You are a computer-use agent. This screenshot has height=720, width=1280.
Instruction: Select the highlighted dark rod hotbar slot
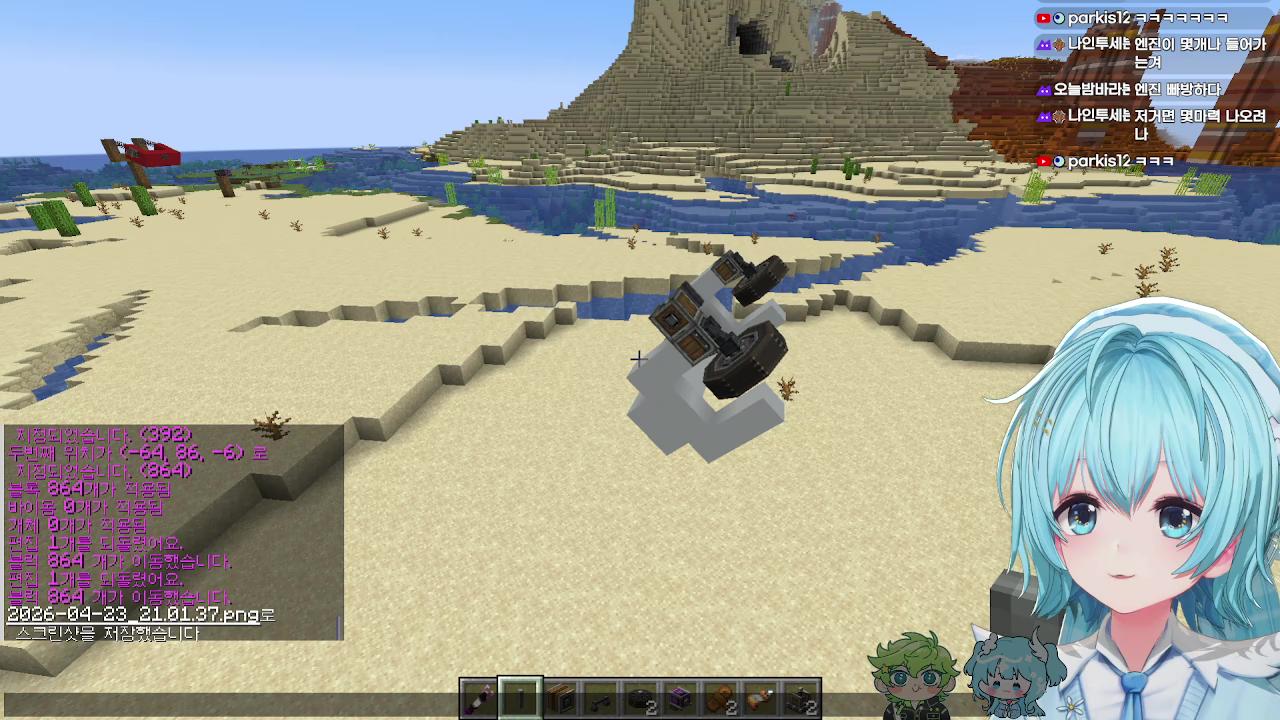point(520,698)
